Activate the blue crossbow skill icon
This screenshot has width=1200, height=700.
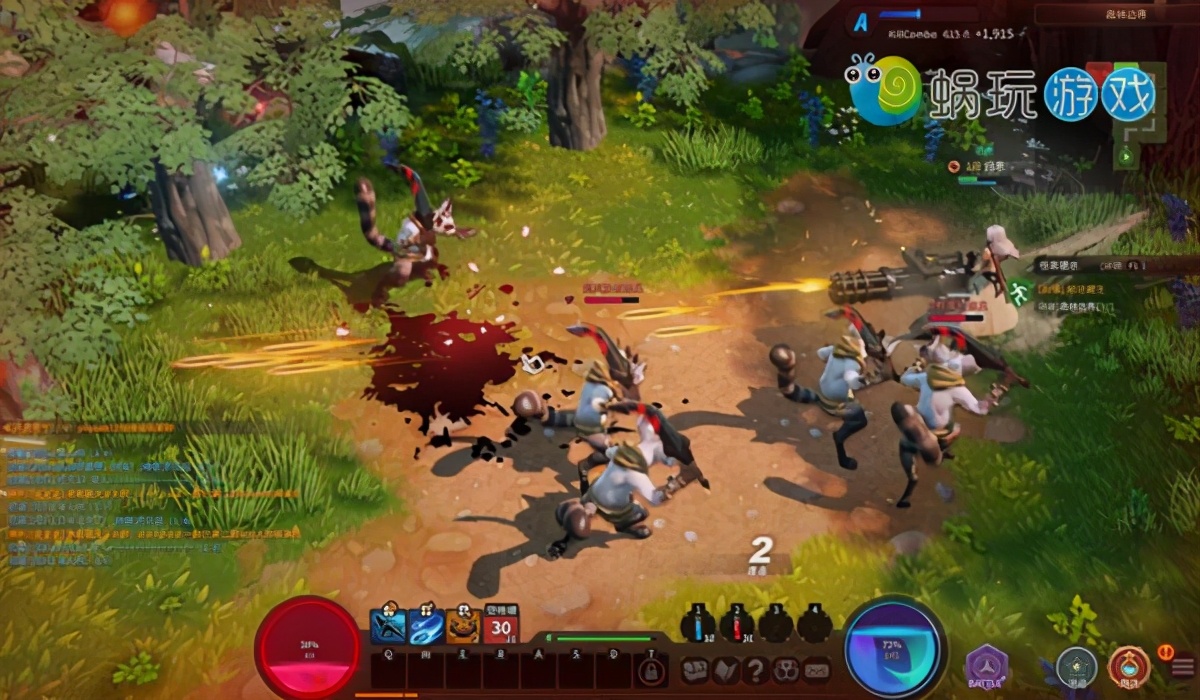[x=387, y=625]
